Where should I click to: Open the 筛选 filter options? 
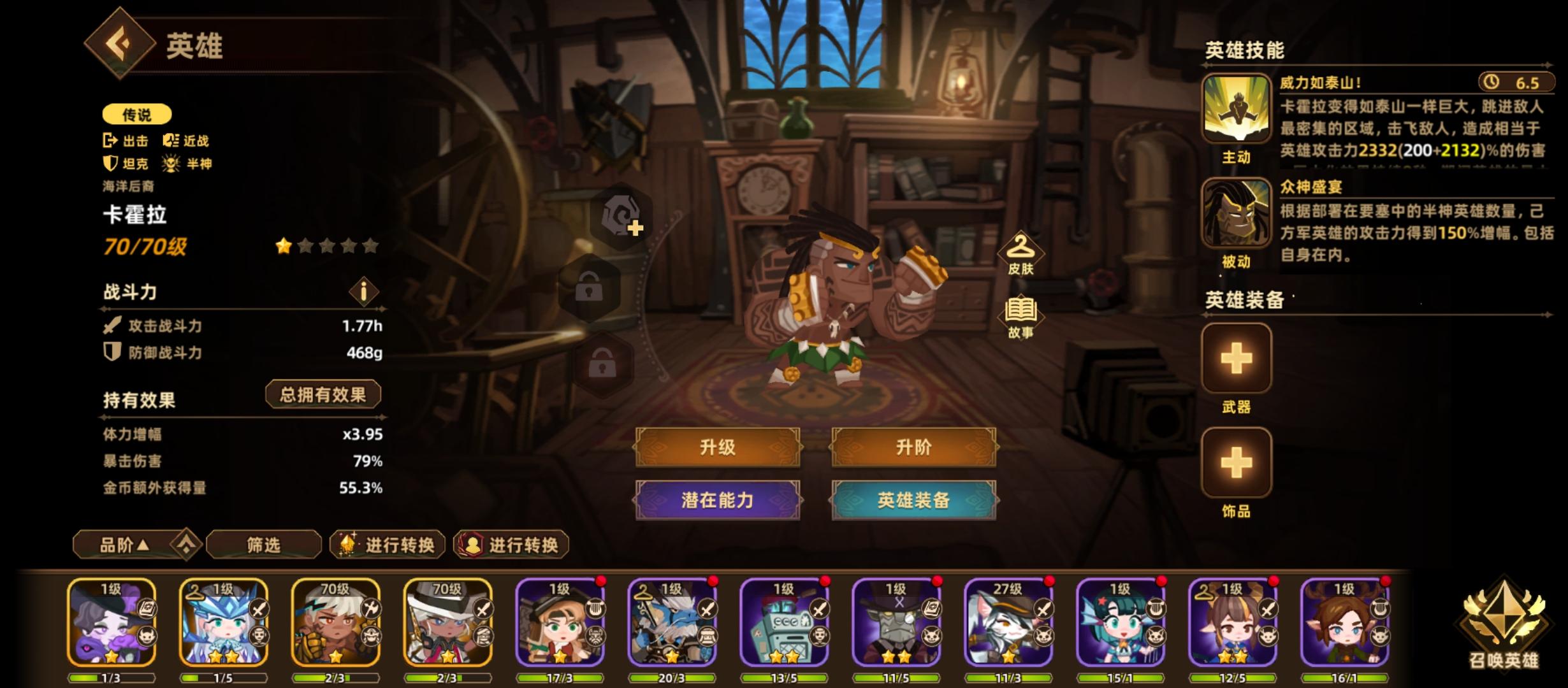(262, 545)
